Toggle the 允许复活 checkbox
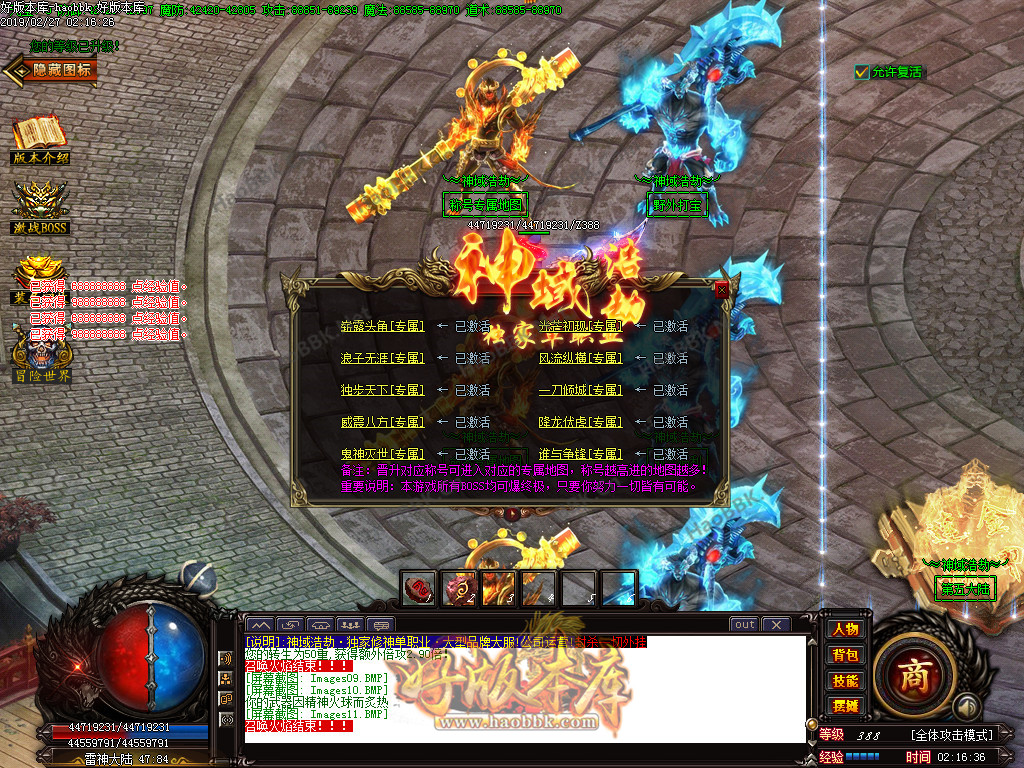 [x=861, y=72]
